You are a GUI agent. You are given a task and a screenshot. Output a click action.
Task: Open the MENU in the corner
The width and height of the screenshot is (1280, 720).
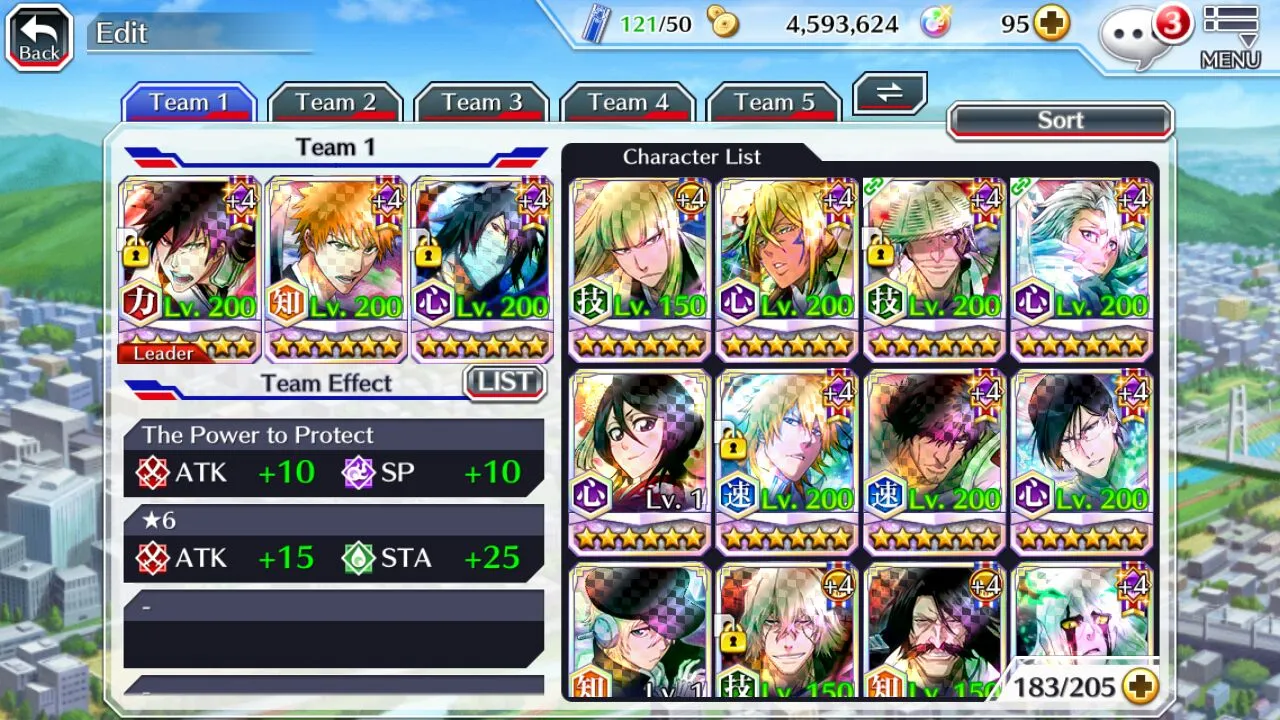pos(1230,38)
